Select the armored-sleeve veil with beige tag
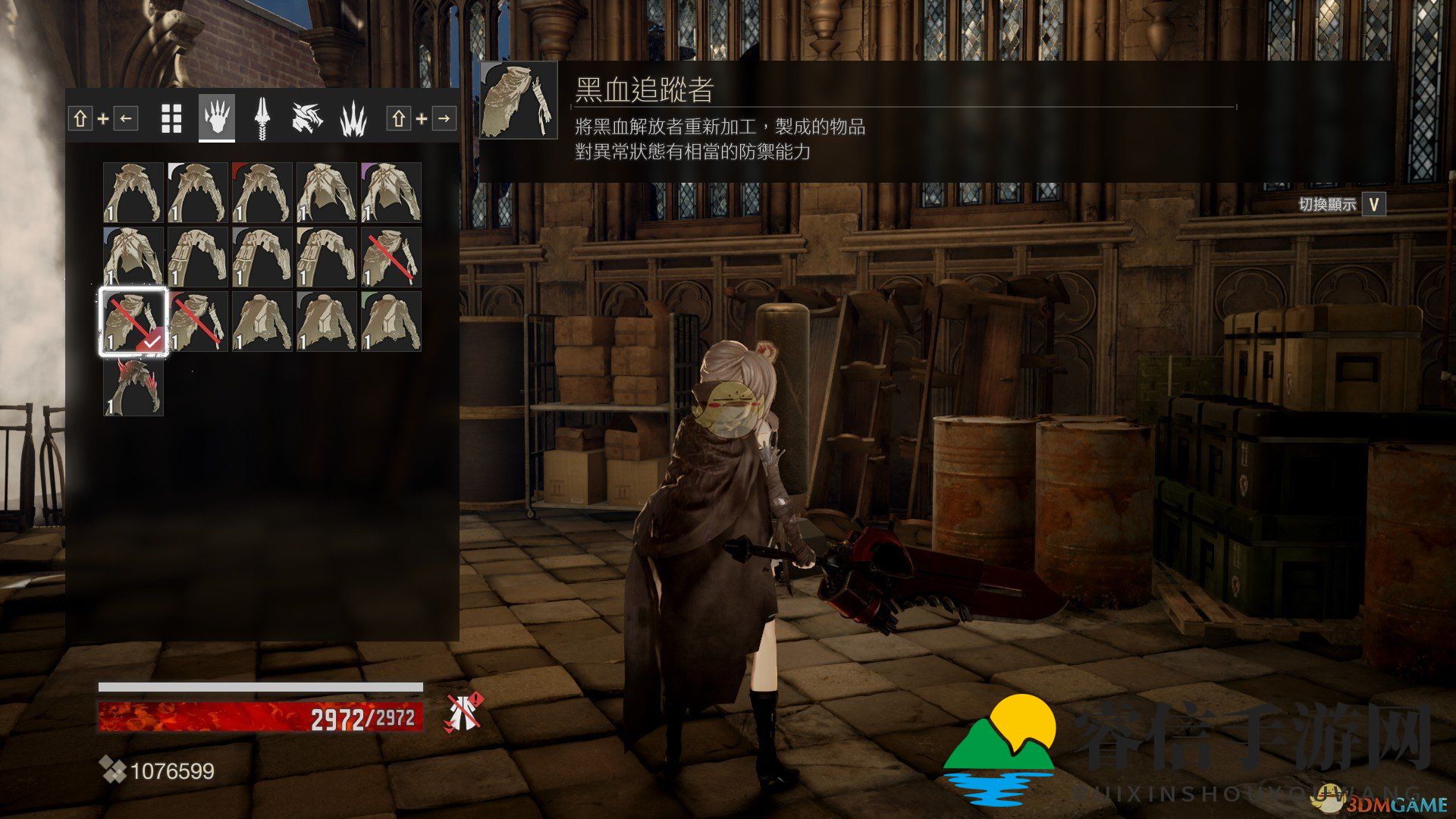The image size is (1456, 819). pyautogui.click(x=327, y=257)
